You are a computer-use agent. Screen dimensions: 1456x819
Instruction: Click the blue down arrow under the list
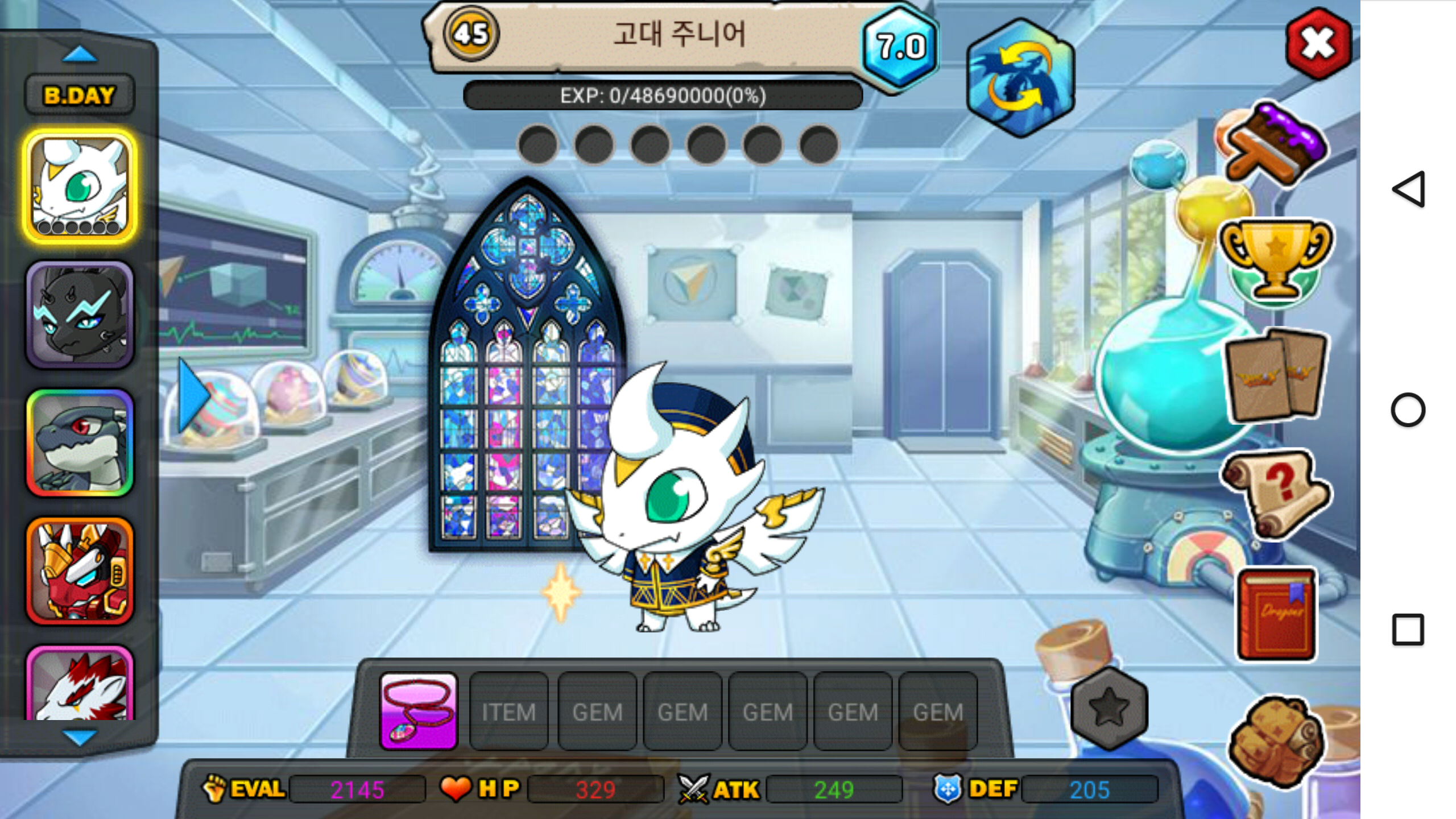(80, 738)
